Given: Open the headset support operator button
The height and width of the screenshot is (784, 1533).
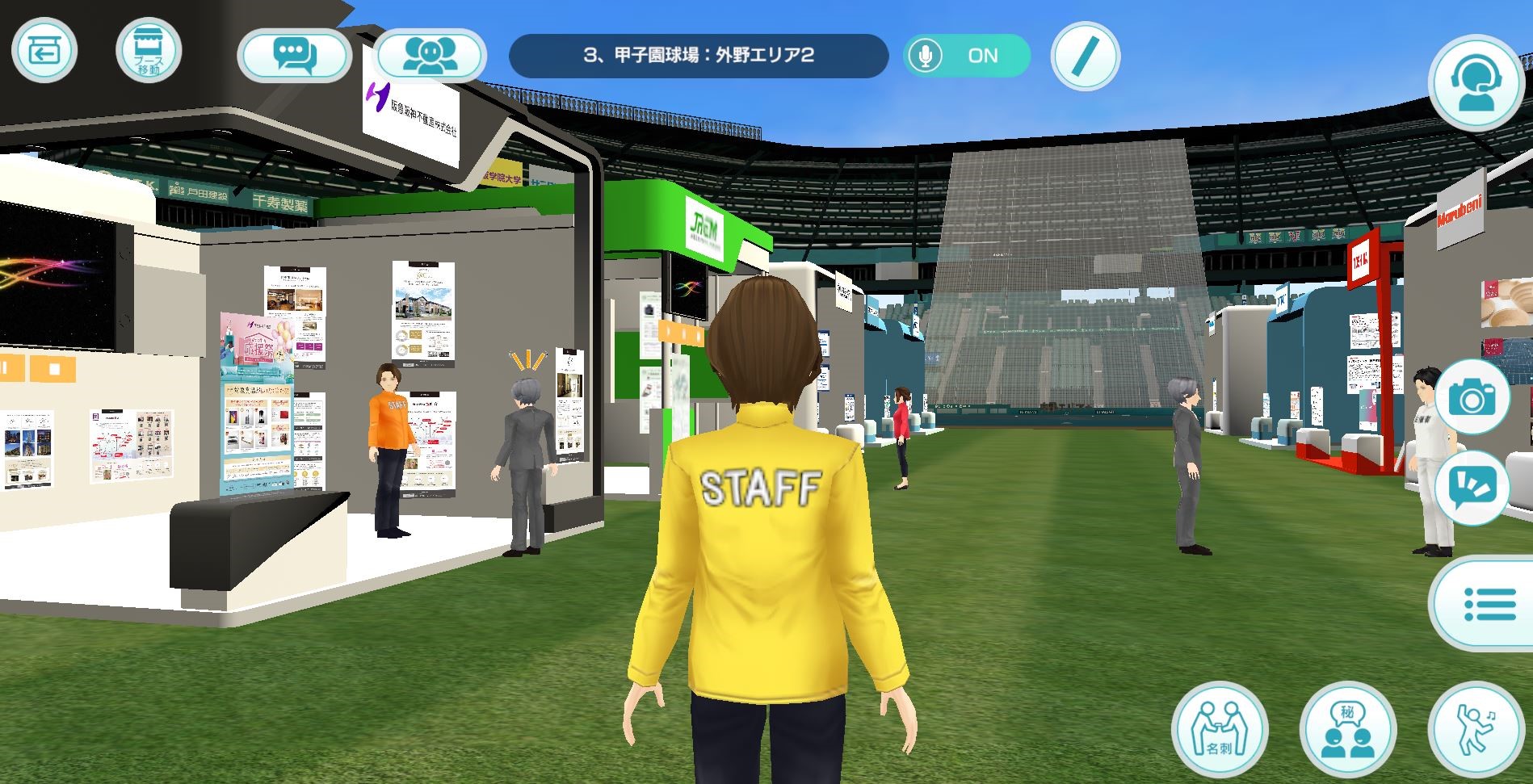Looking at the screenshot, I should coord(1475,82).
